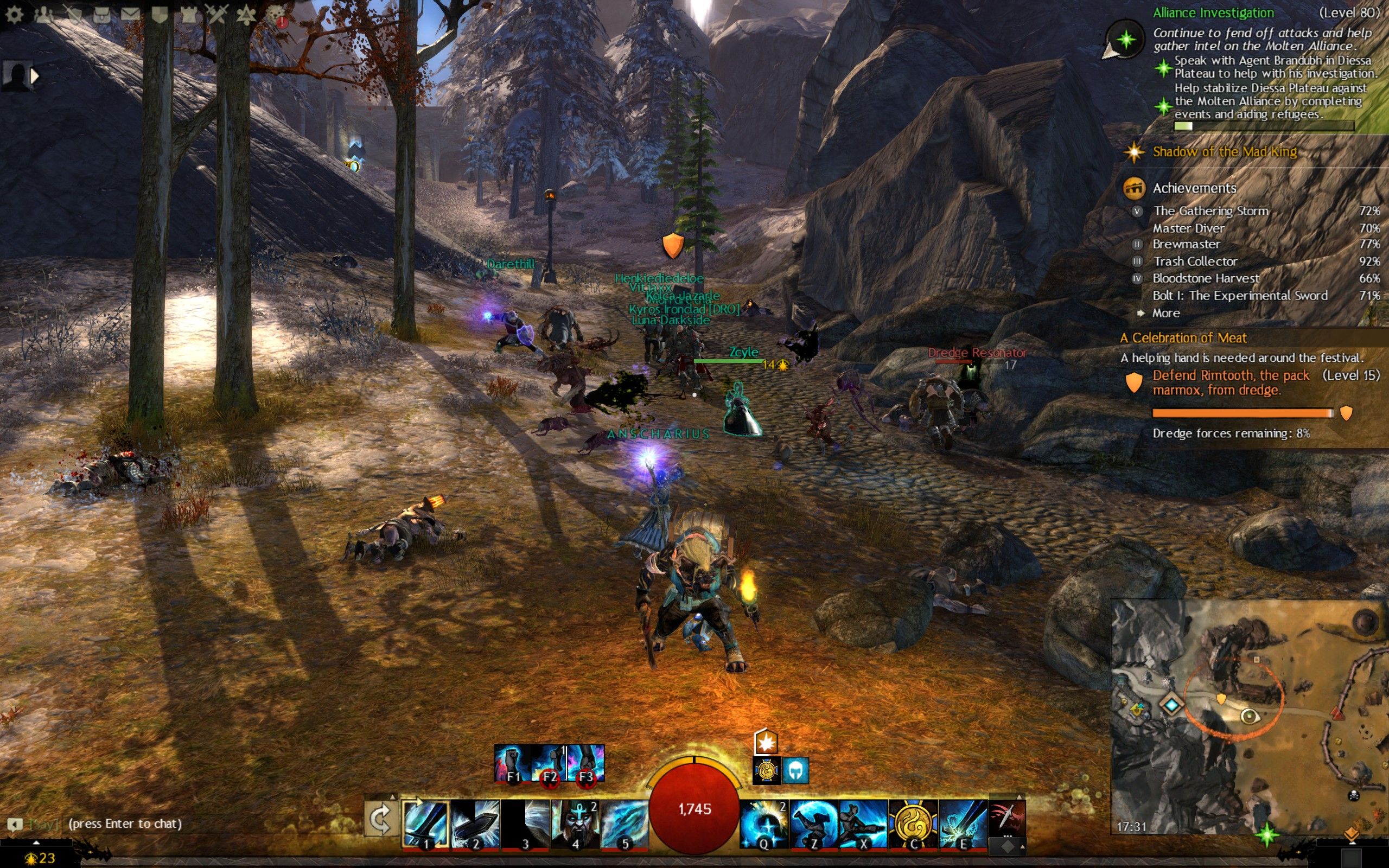The width and height of the screenshot is (1389, 868).
Task: Click the red exclamation notification icon
Action: 282,21
